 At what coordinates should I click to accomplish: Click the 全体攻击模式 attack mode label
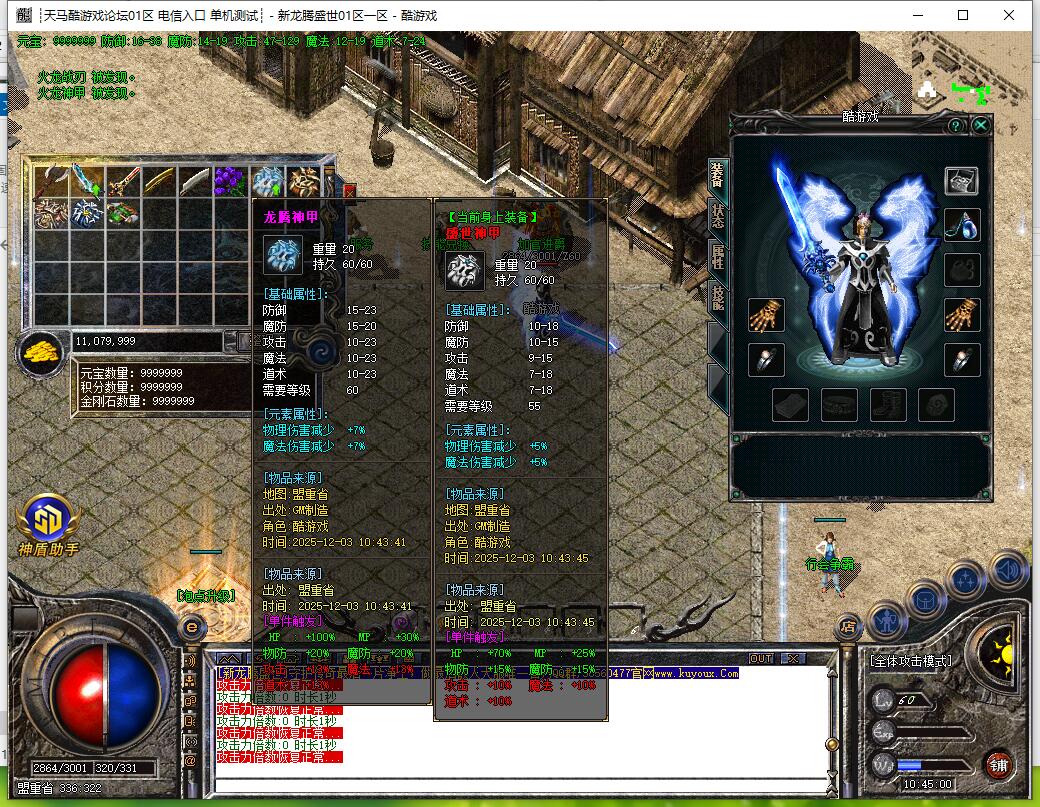[x=910, y=661]
